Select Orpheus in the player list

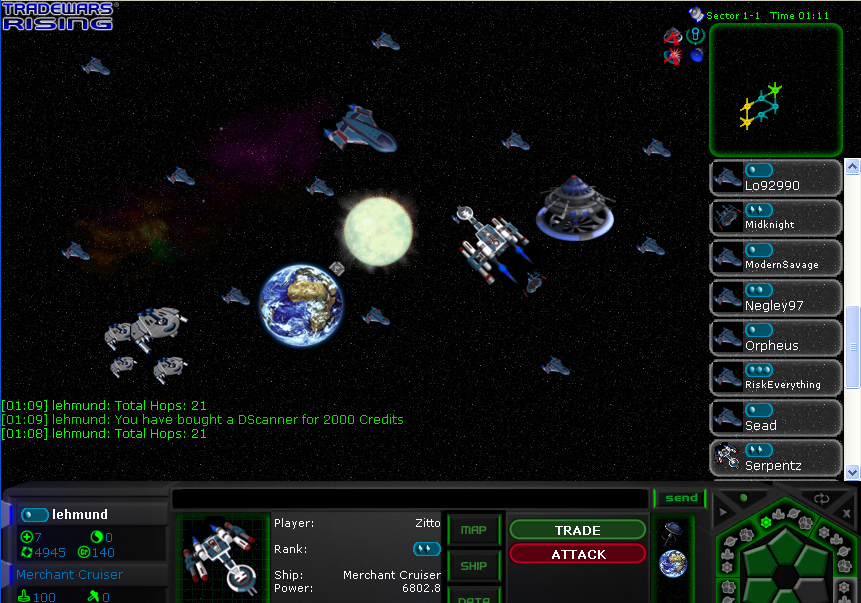tap(776, 338)
